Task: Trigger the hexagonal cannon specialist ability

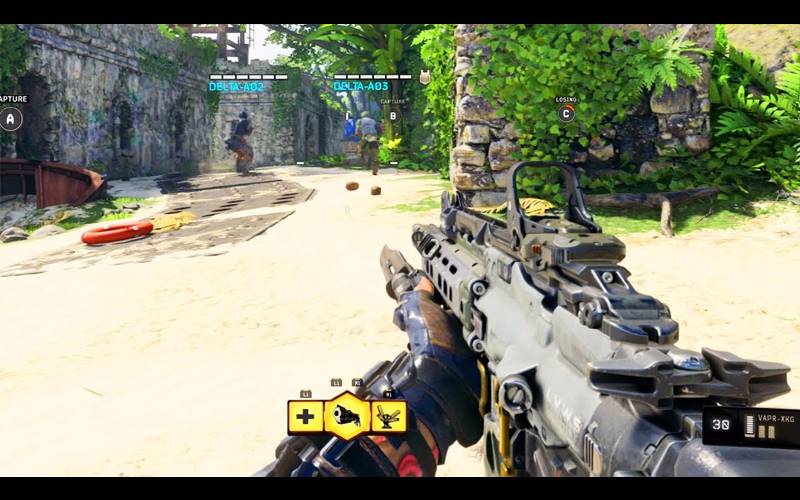Action: coord(347,416)
